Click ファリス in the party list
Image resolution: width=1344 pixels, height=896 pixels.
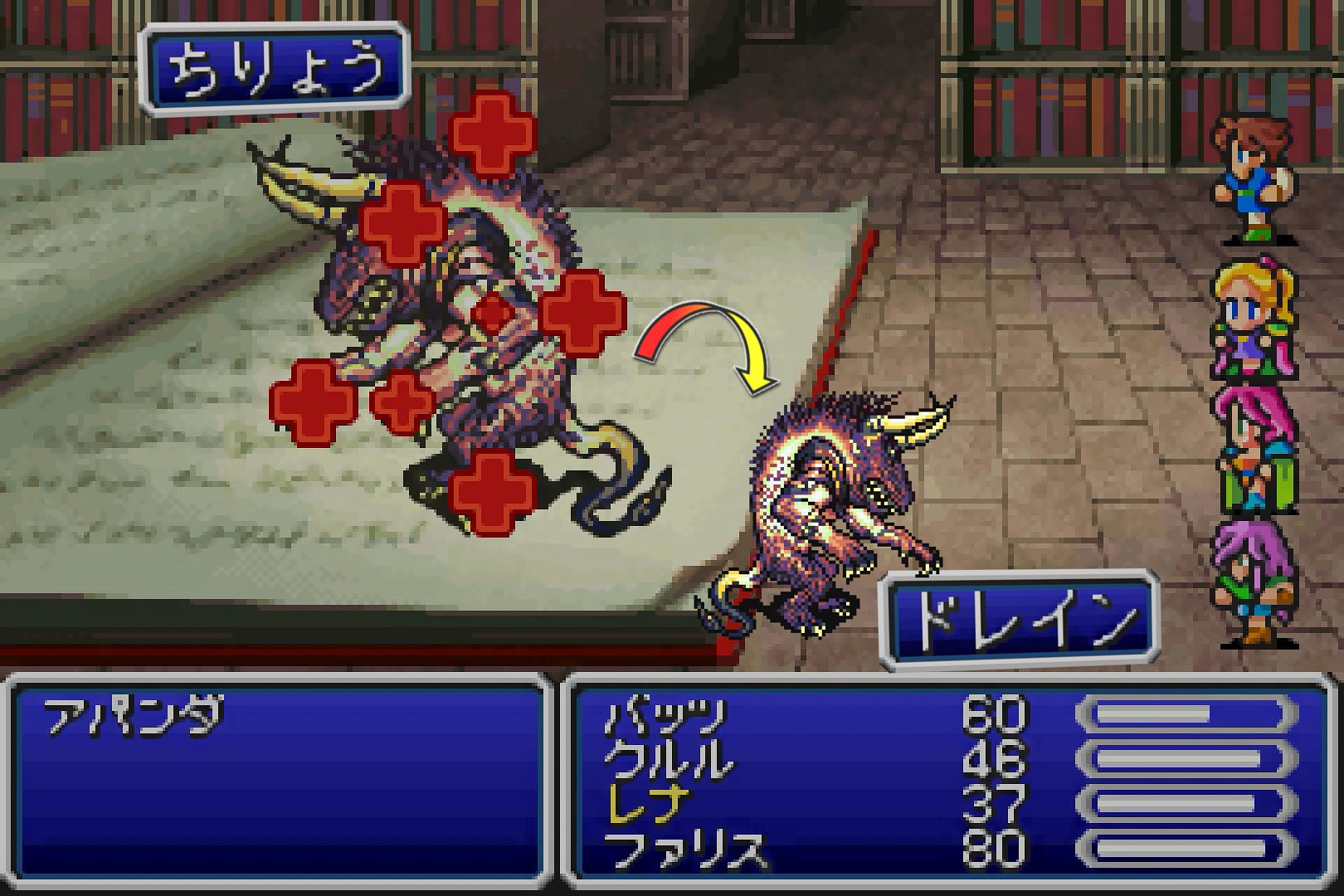(x=685, y=848)
